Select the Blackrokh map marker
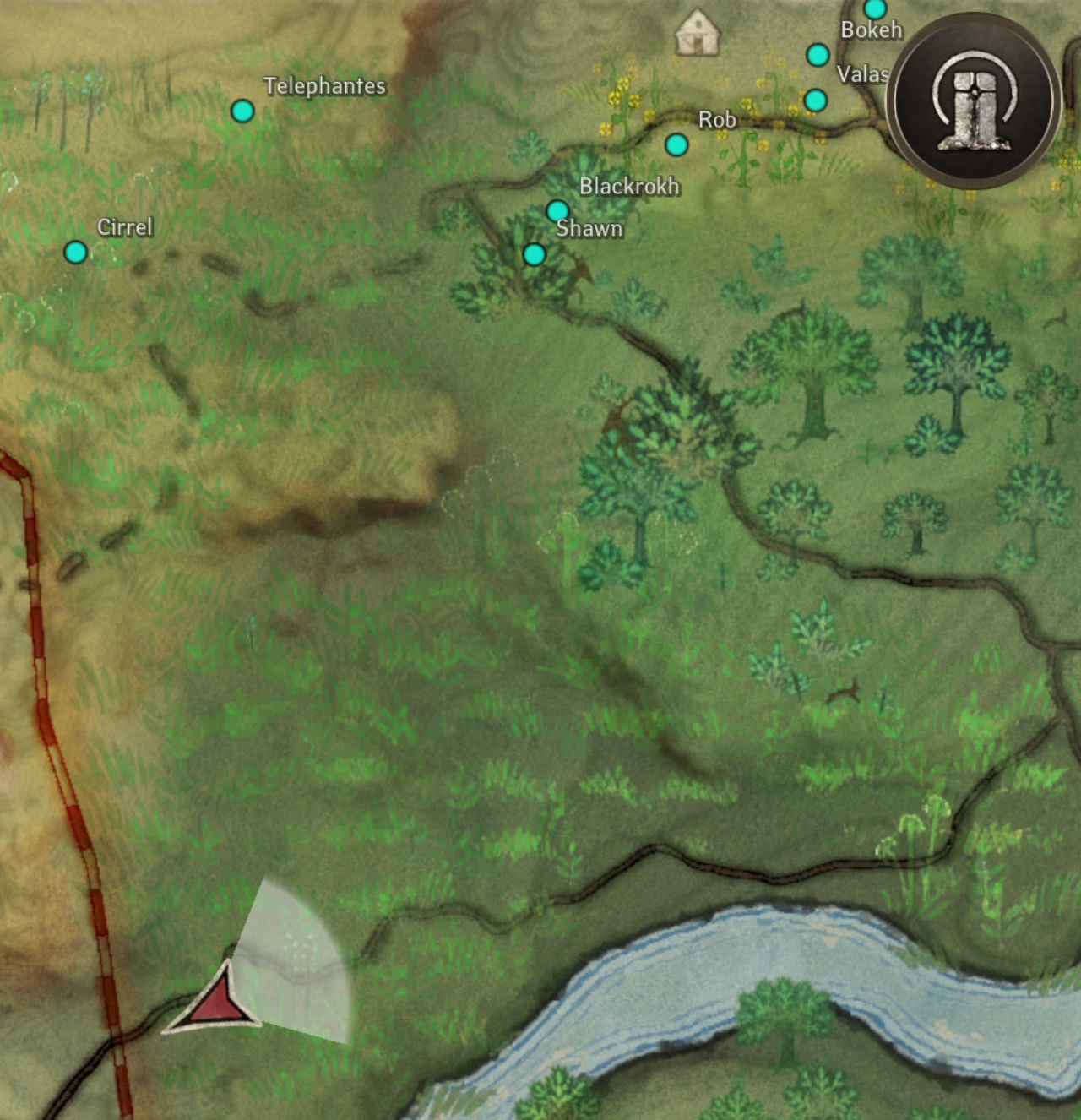The image size is (1081, 1120). [x=557, y=210]
